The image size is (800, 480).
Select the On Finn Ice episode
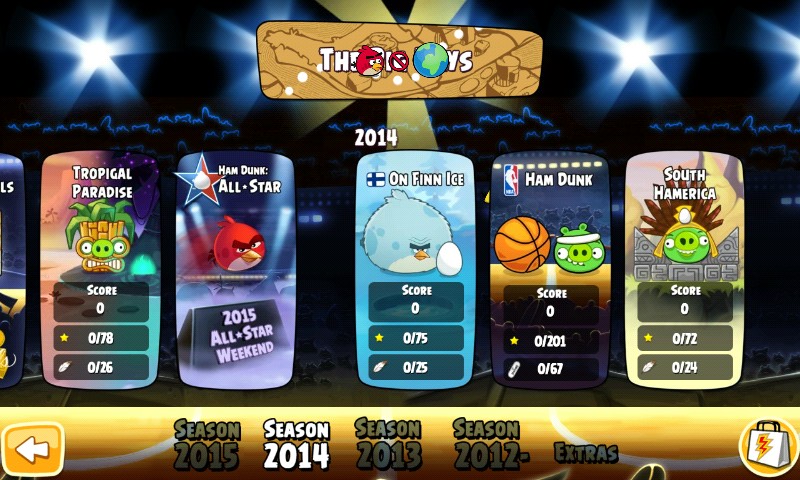point(415,270)
